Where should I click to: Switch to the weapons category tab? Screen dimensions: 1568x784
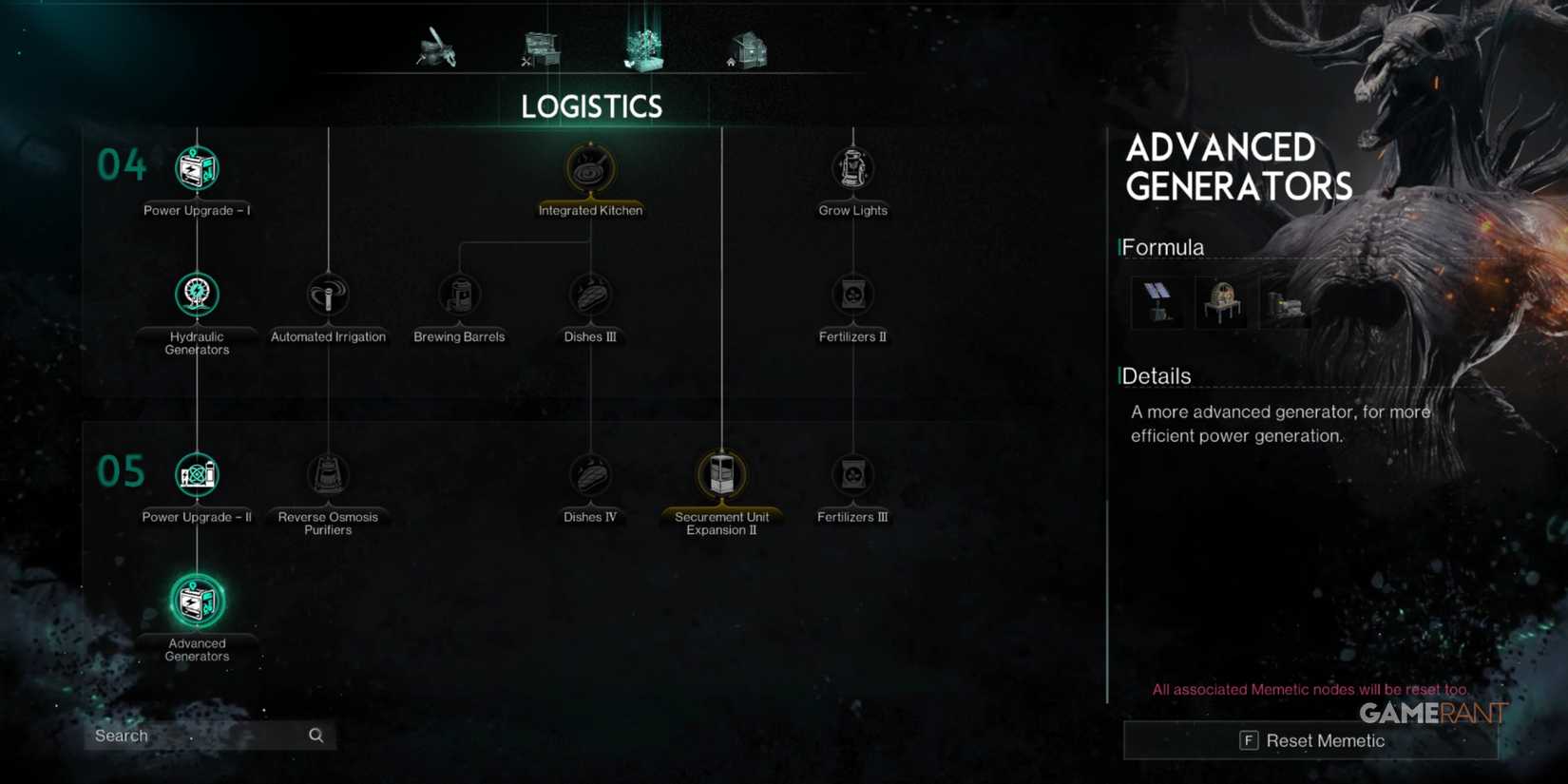click(437, 49)
